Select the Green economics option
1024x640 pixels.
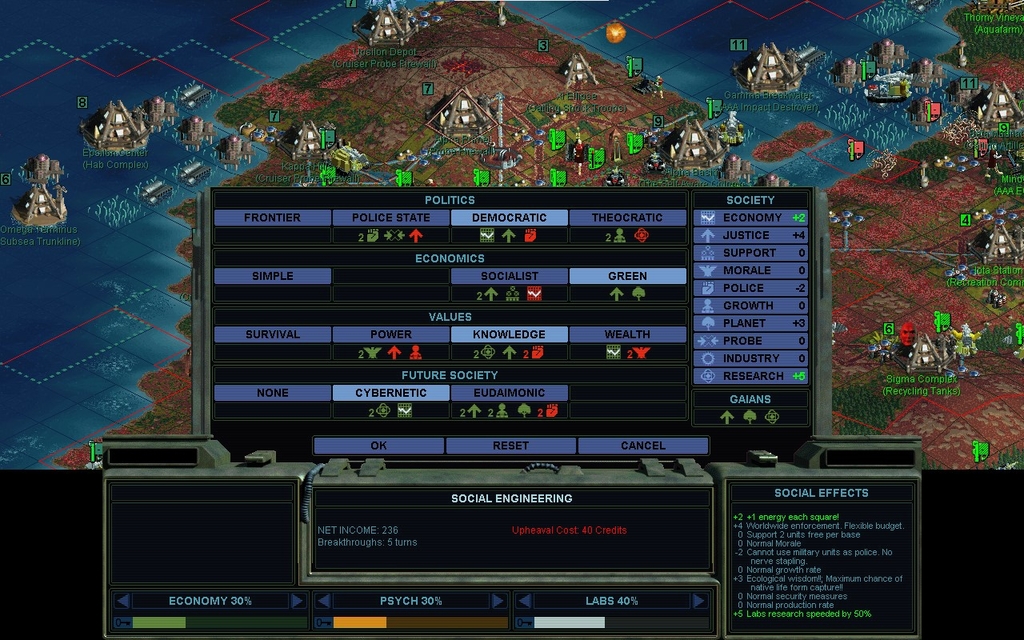point(627,276)
